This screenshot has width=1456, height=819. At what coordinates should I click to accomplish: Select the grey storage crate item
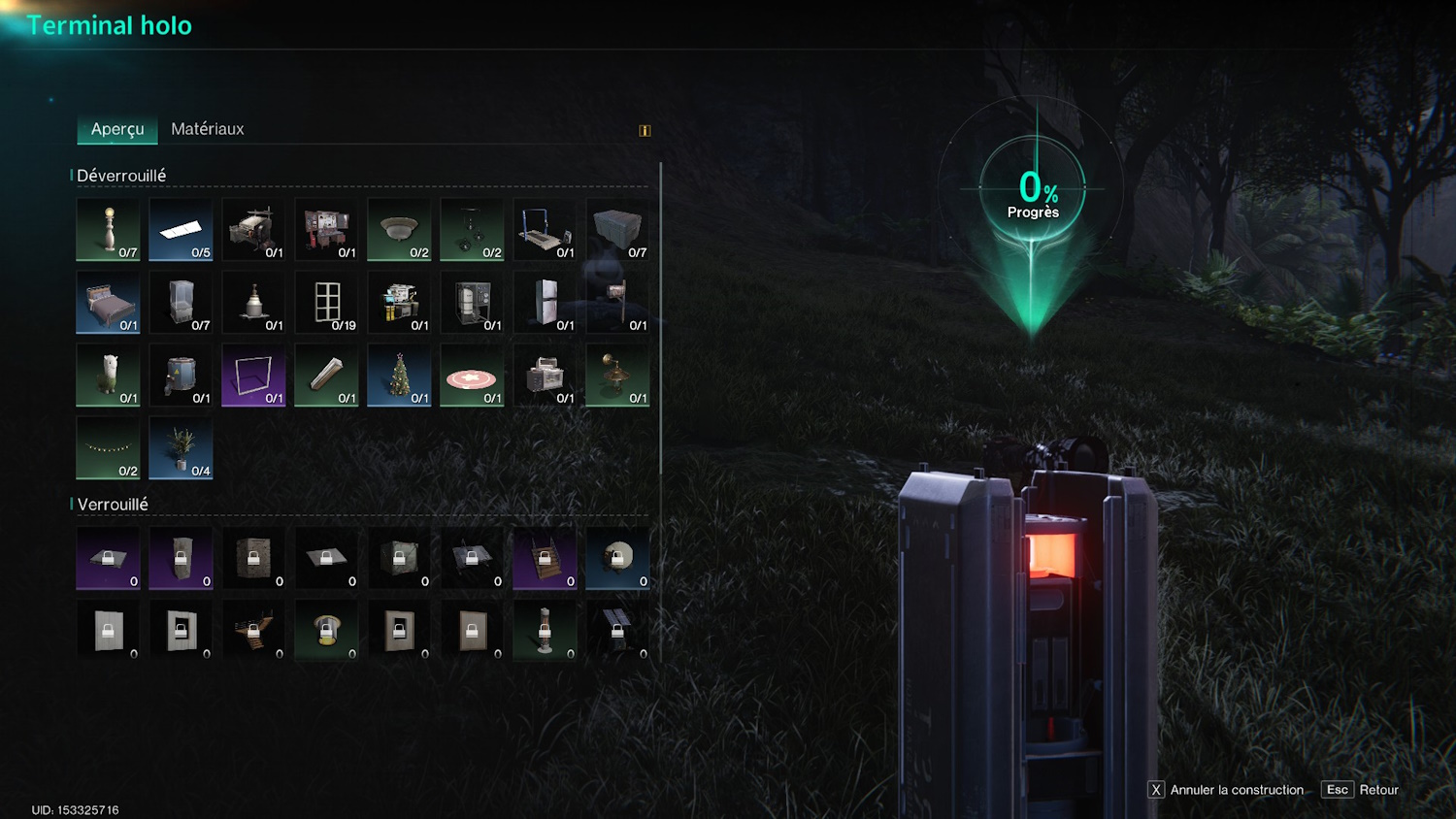click(x=617, y=230)
